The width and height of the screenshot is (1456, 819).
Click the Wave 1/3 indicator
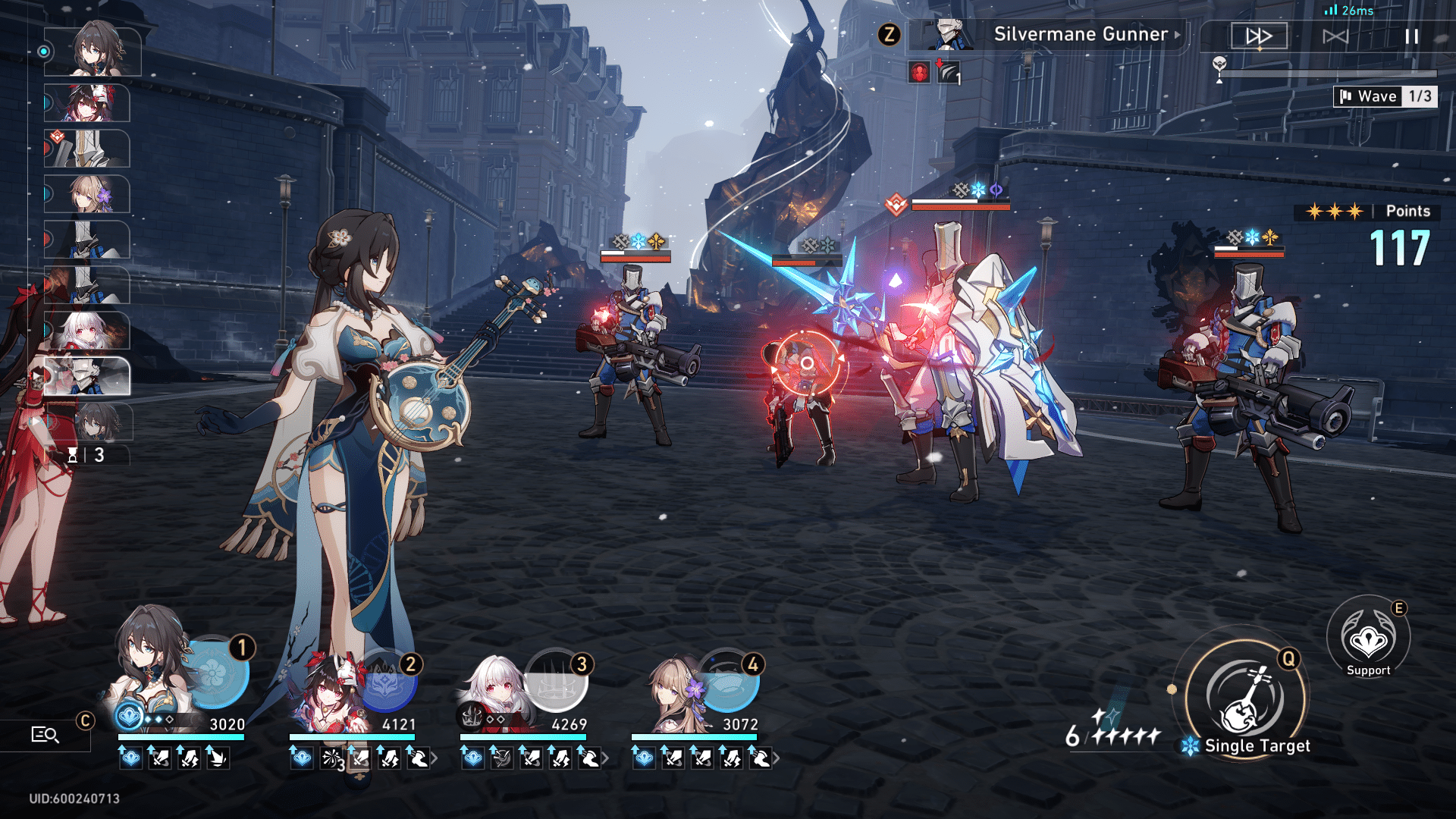[x=1385, y=96]
